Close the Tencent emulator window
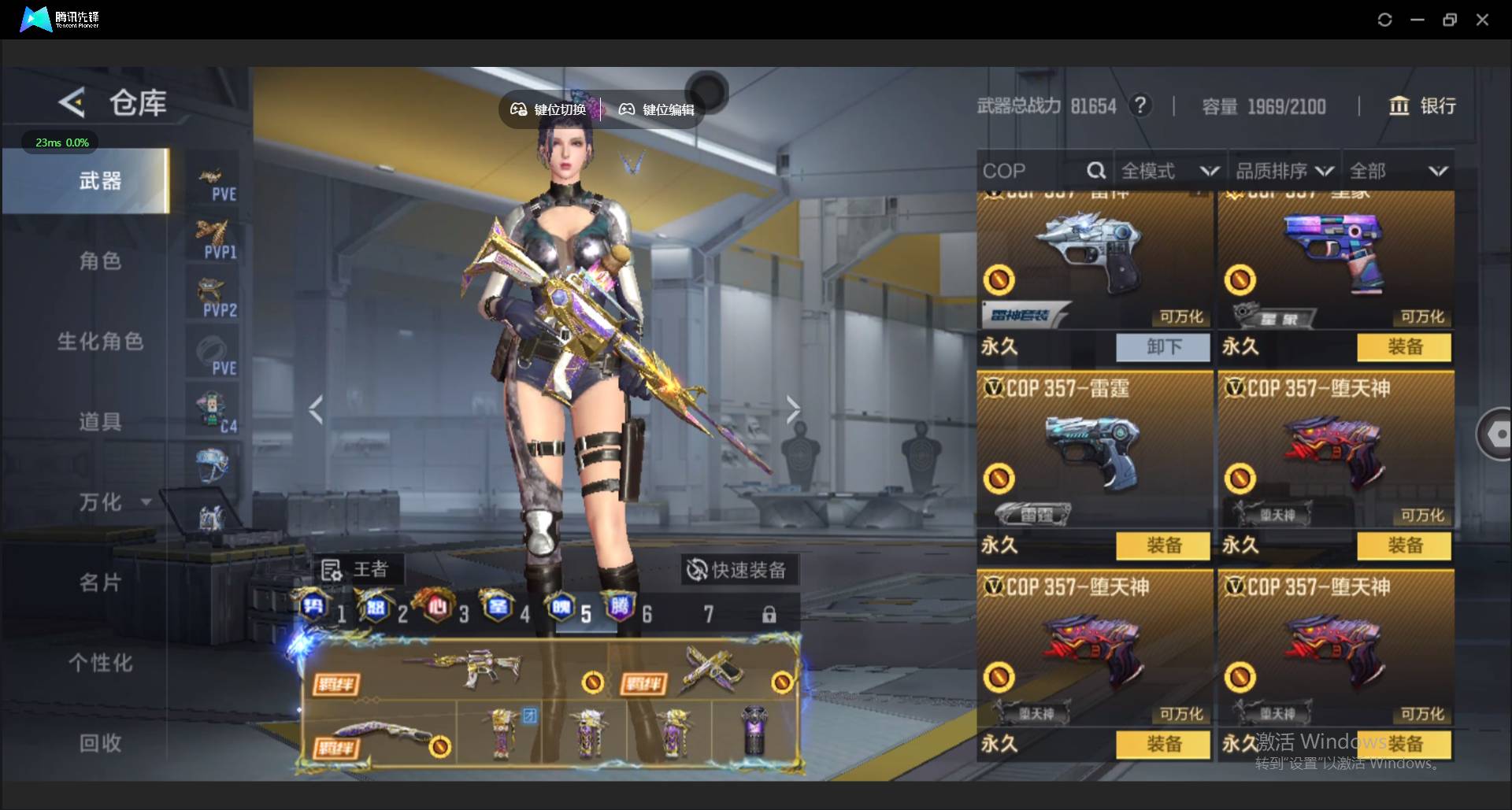Image resolution: width=1512 pixels, height=810 pixels. coord(1482,20)
